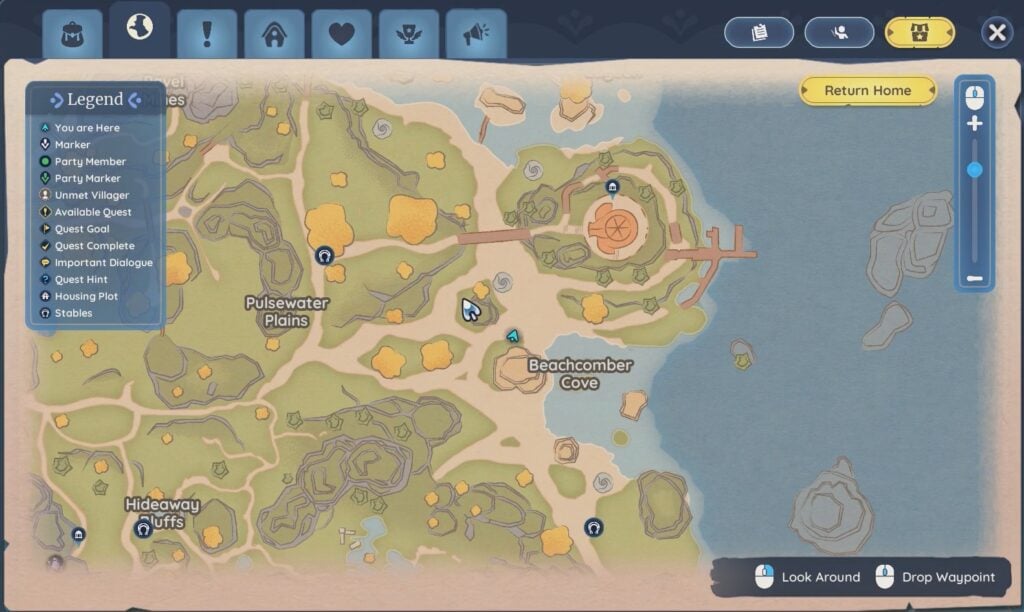Open the house tab
Image resolution: width=1024 pixels, height=612 pixels.
[274, 34]
